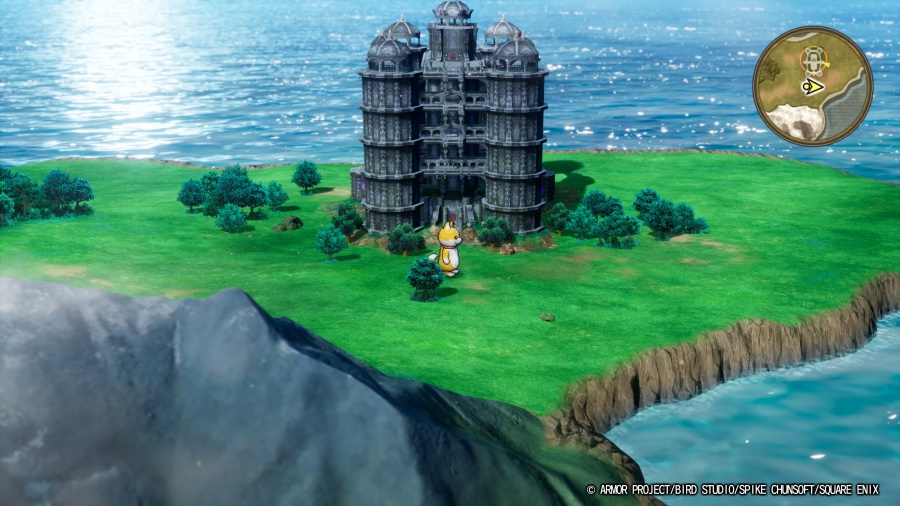Viewport: 900px width, 506px height.
Task: Open the circular minimap
Action: 812,87
